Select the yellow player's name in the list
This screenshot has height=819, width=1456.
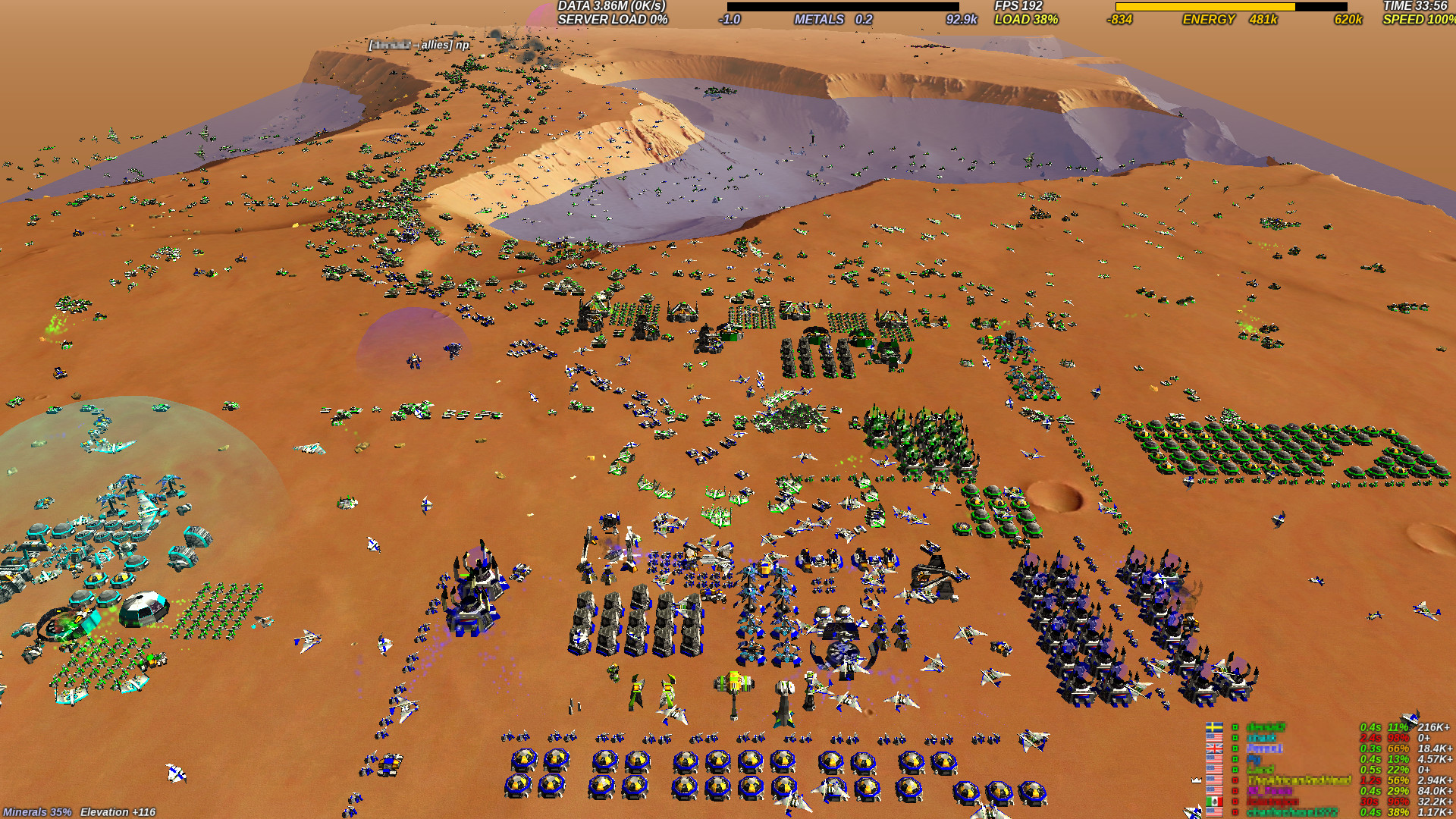1301,780
